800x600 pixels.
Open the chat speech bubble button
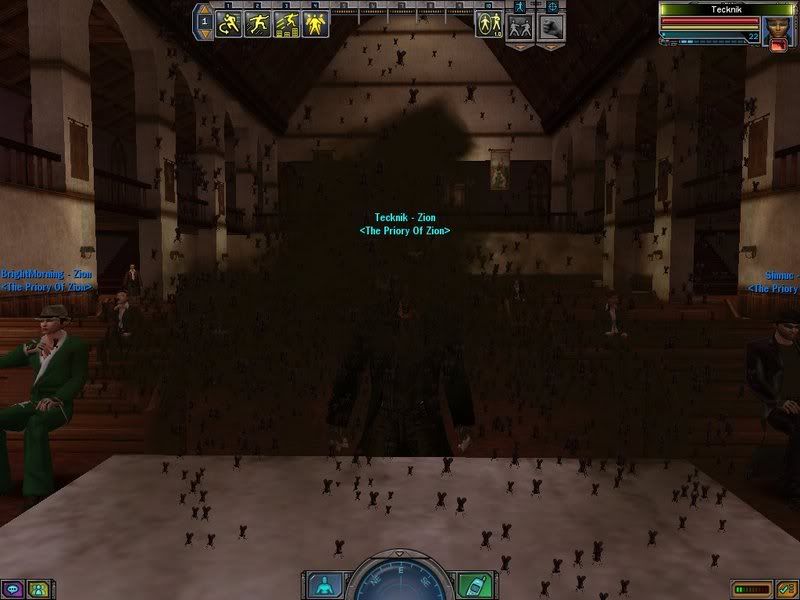point(13,589)
